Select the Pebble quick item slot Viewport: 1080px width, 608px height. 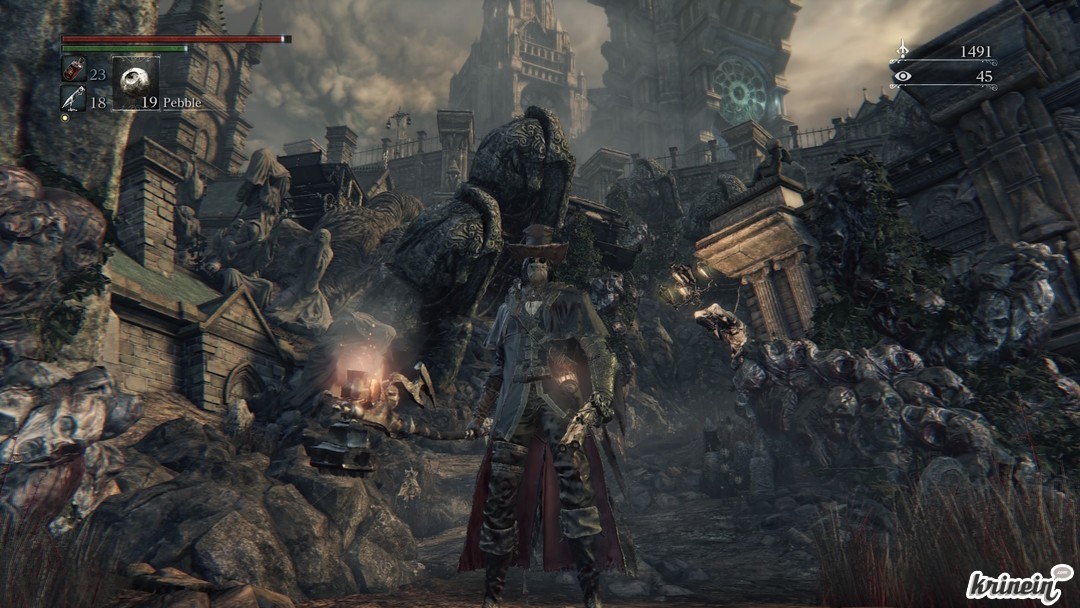[136, 82]
